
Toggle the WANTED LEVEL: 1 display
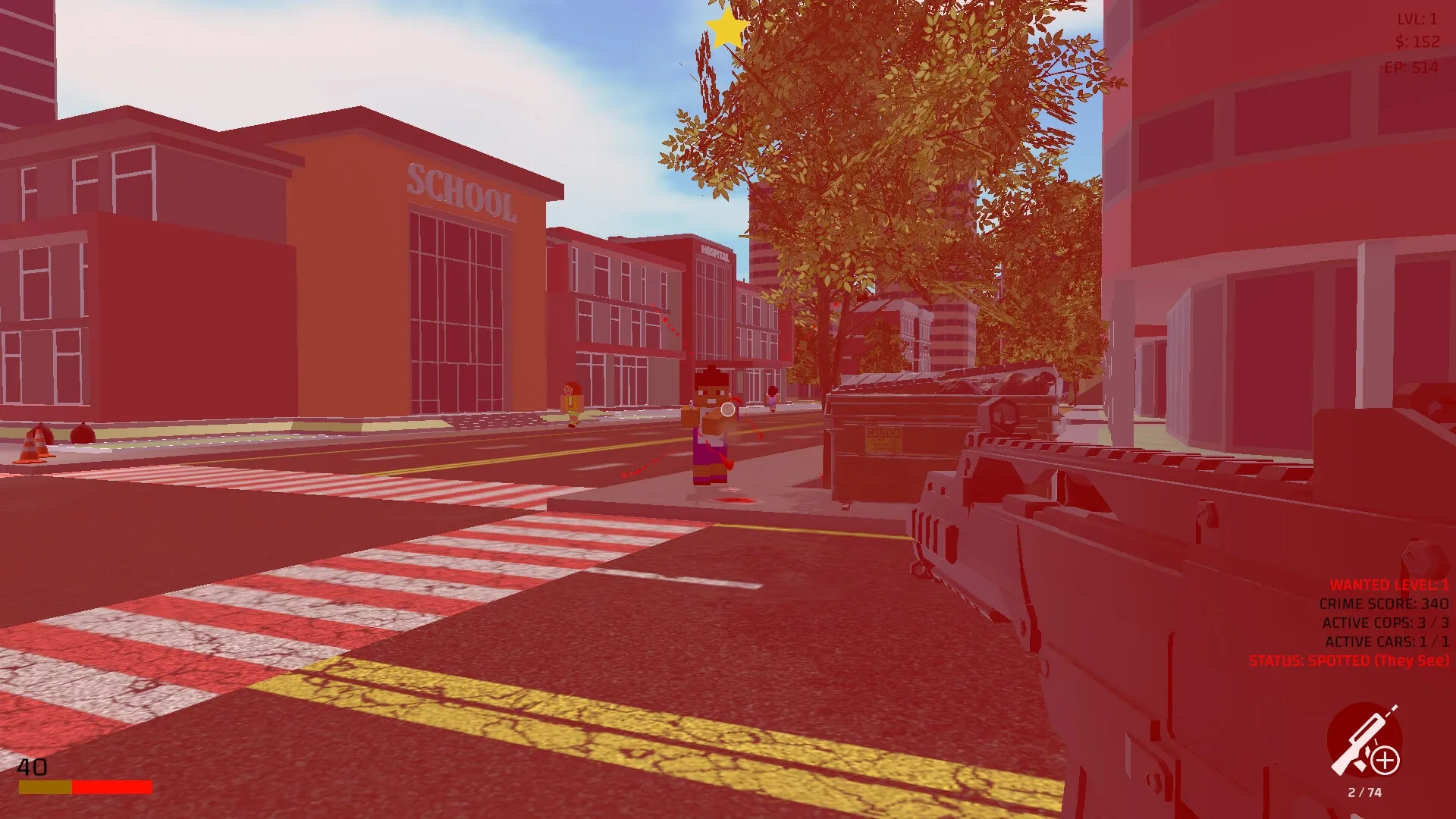(1388, 585)
